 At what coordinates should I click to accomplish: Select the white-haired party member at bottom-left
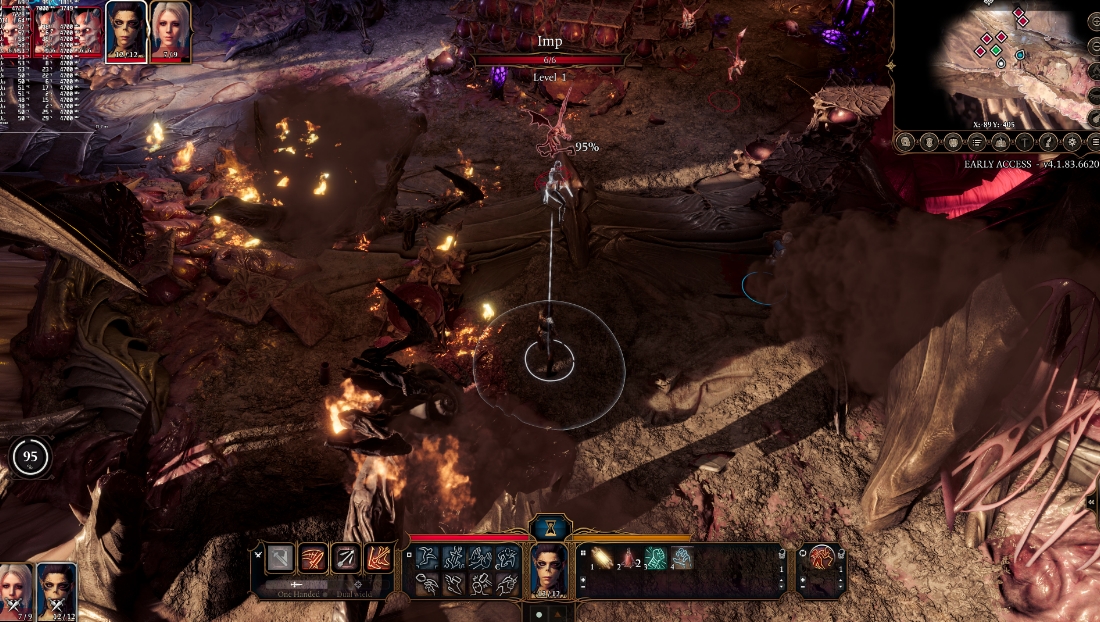pyautogui.click(x=17, y=588)
